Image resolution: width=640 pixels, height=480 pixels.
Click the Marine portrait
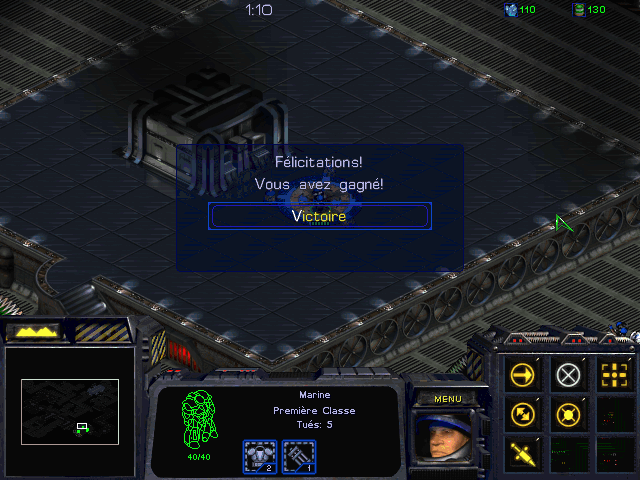447,435
